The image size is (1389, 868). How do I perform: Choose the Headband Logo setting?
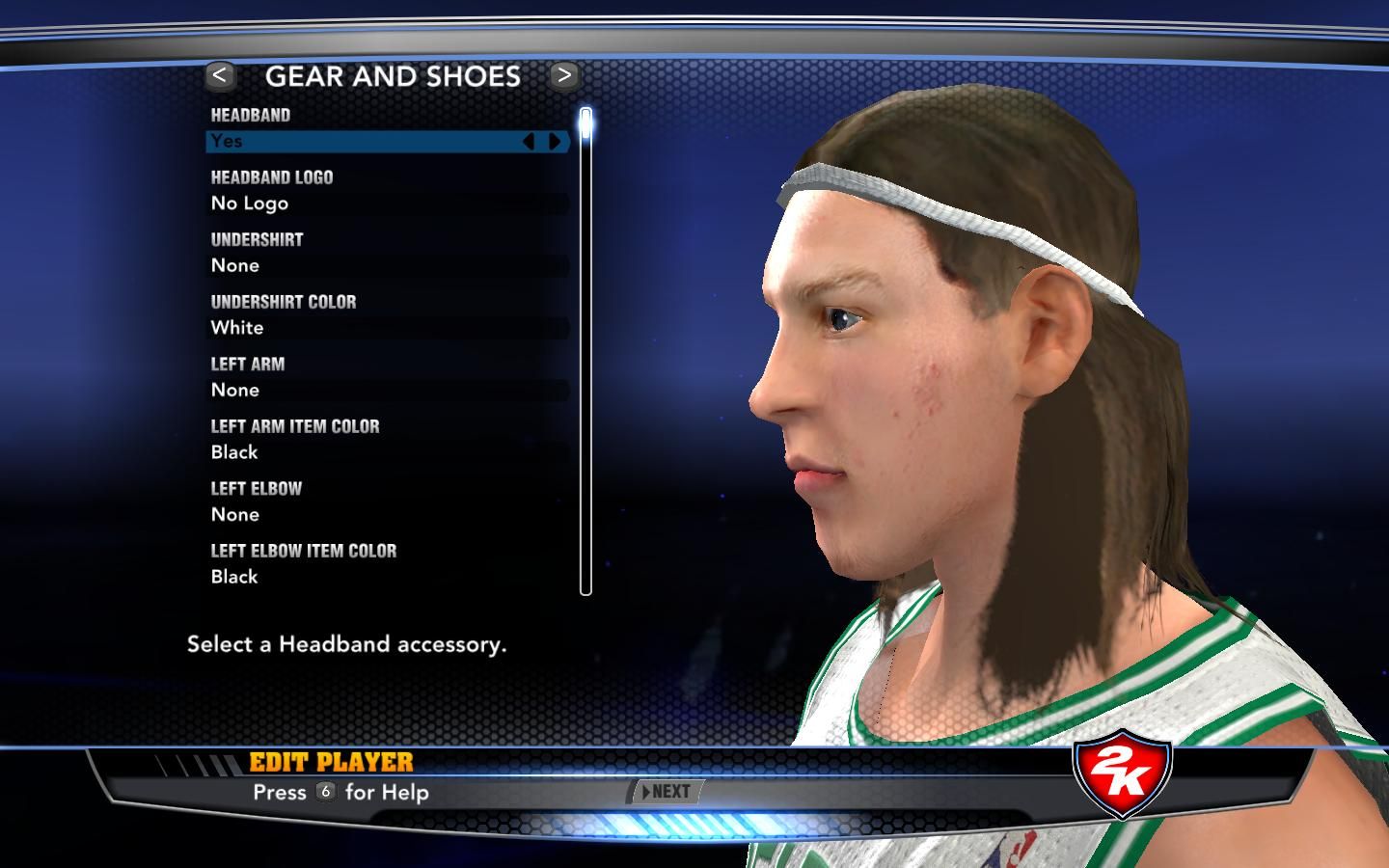386,203
